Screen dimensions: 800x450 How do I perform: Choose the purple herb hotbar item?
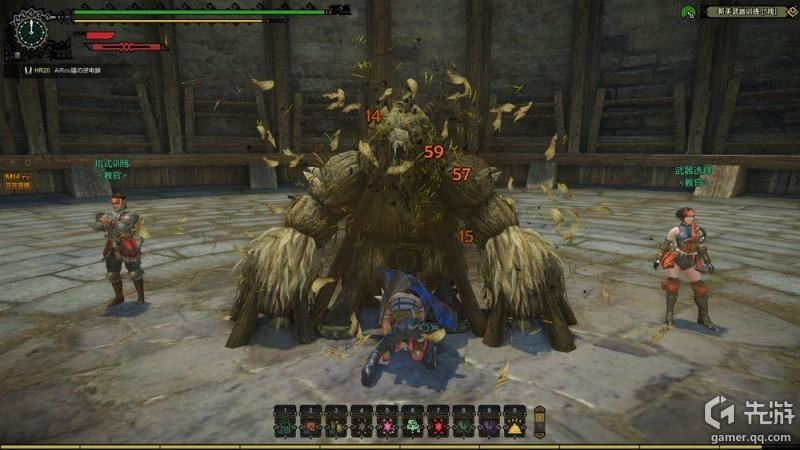(488, 427)
